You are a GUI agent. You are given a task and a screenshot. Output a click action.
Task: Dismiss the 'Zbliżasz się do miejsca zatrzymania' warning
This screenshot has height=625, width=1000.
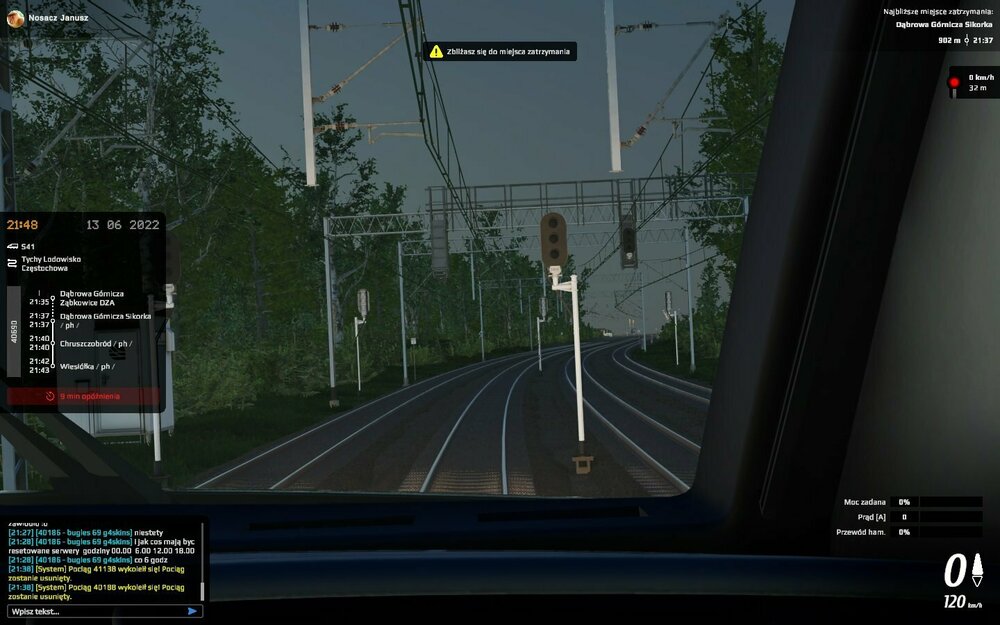499,51
